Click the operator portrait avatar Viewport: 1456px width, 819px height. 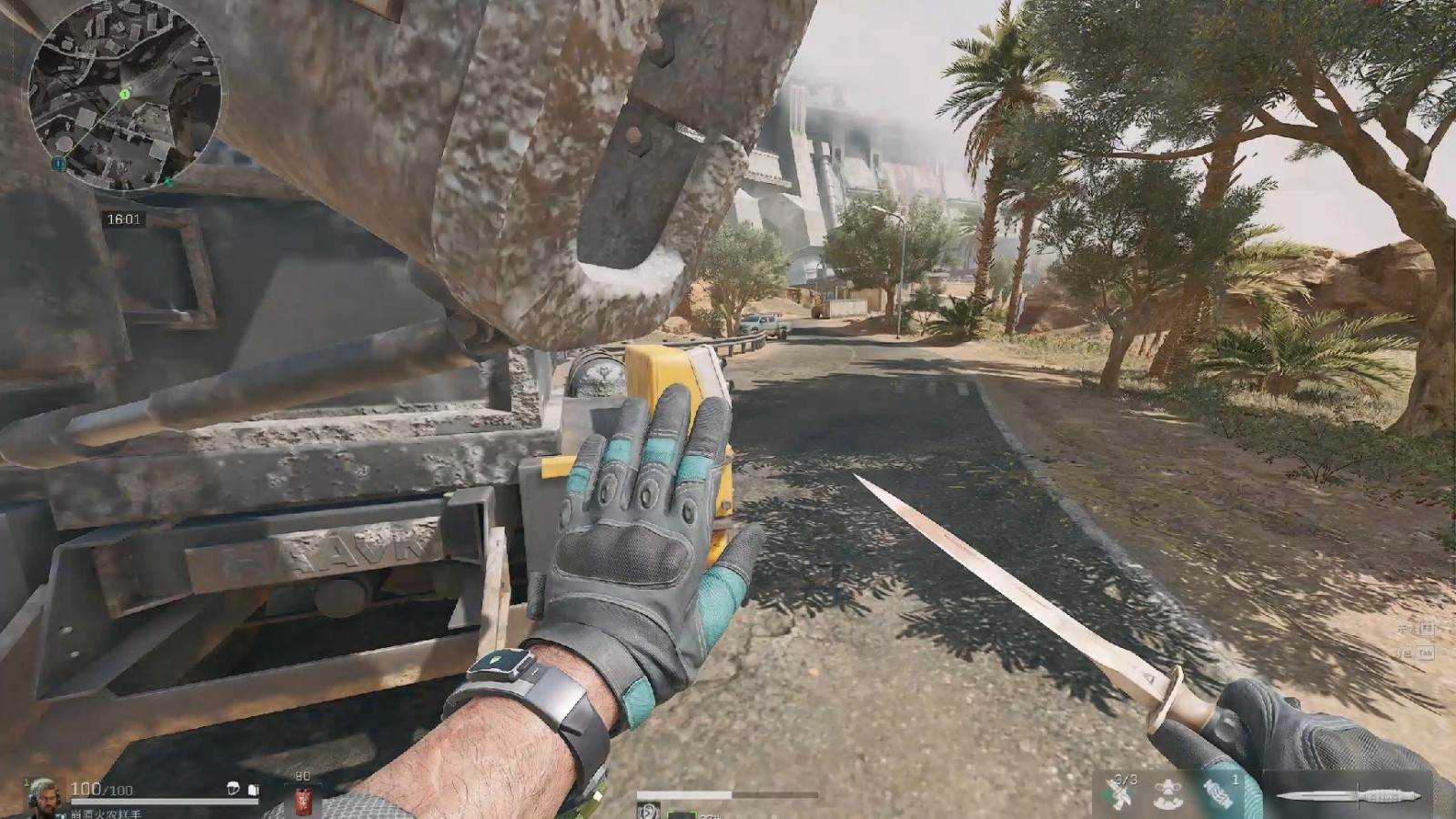44,798
